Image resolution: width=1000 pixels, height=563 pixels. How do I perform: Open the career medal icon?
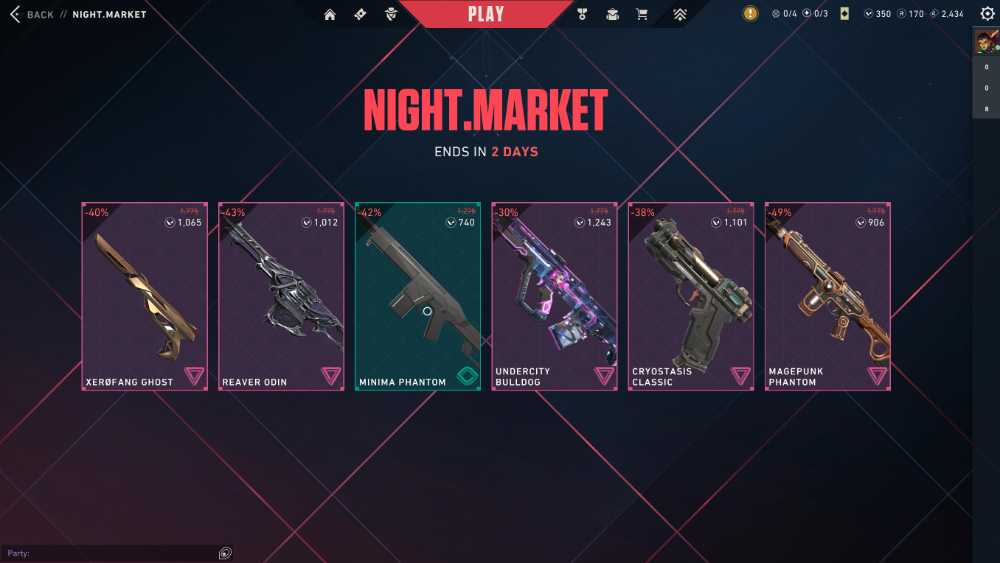tap(583, 14)
